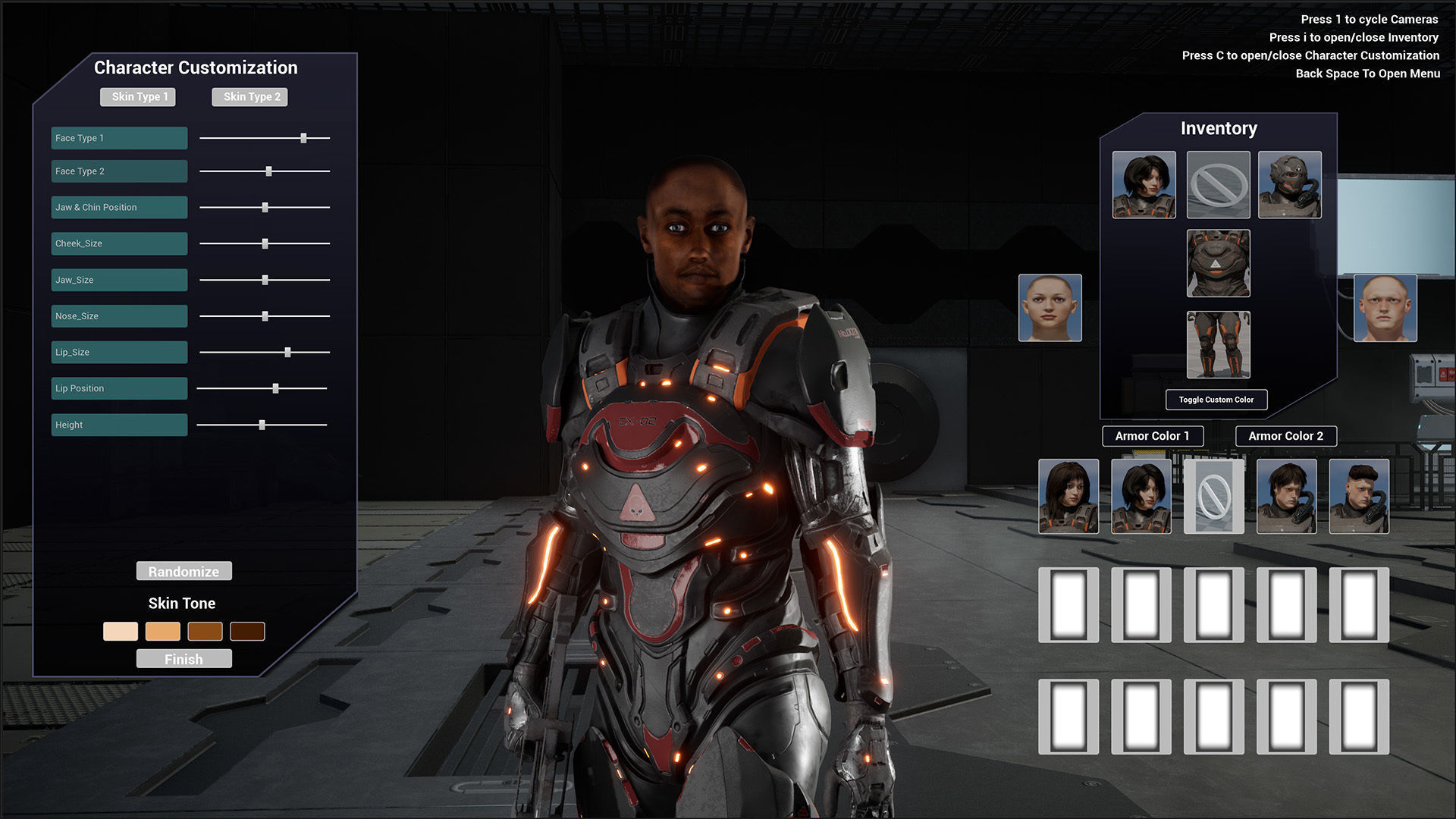Click the Randomize button

click(x=184, y=571)
